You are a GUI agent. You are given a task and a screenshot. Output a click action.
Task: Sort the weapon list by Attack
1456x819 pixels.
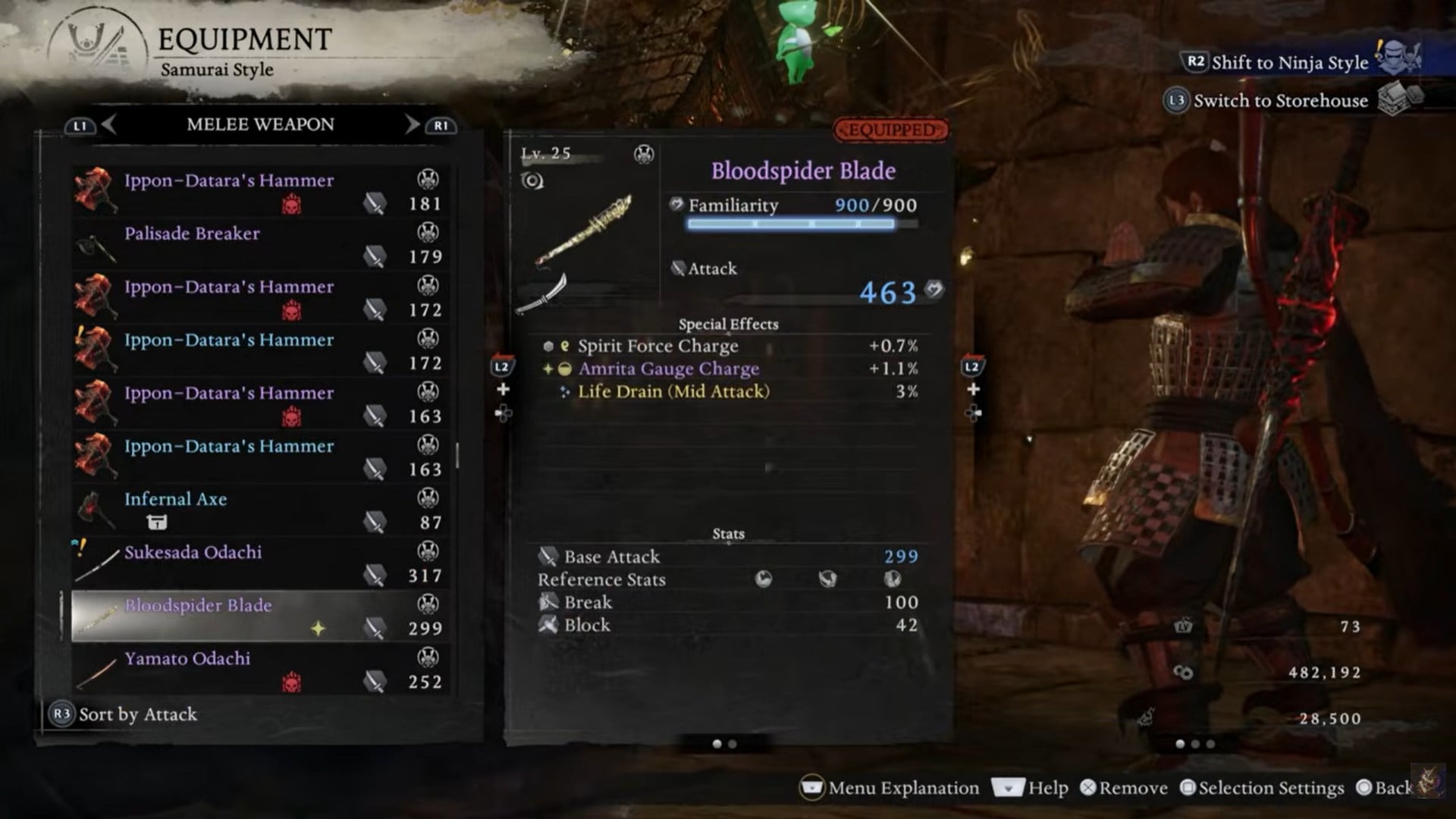124,714
